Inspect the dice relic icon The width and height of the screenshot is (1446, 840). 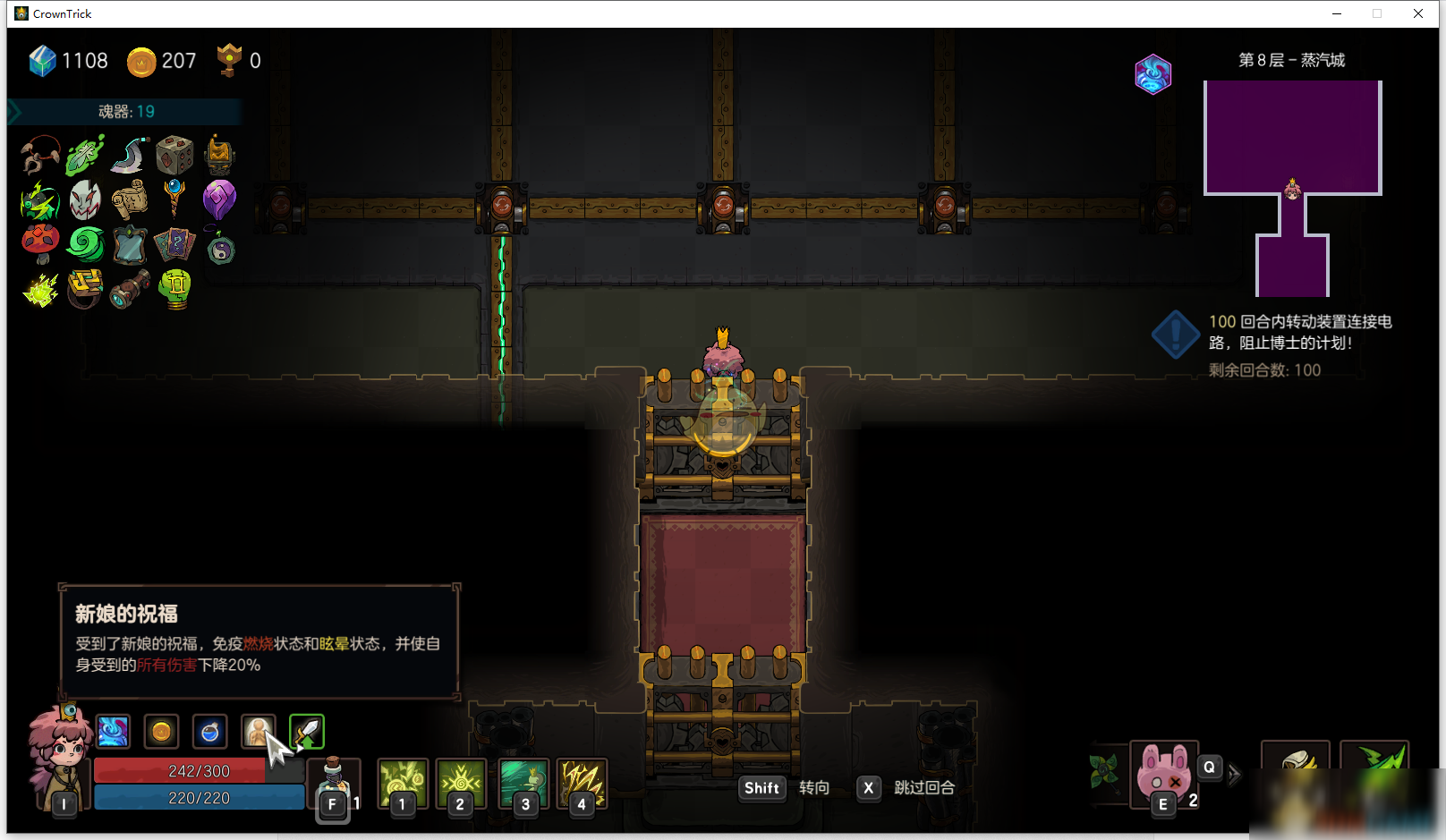pyautogui.click(x=174, y=155)
